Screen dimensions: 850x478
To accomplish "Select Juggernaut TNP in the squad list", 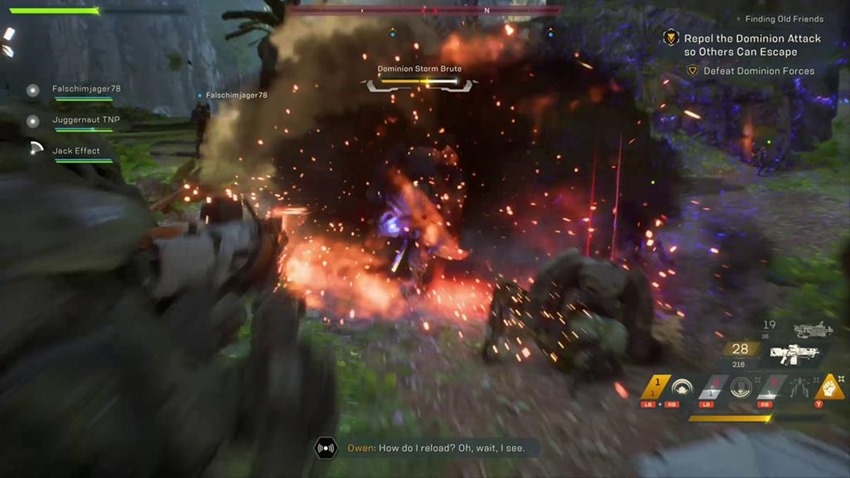I will coord(85,120).
